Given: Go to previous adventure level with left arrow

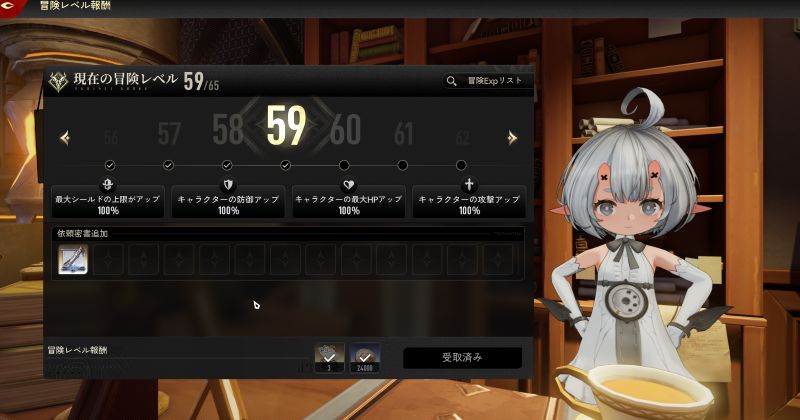Looking at the screenshot, I should point(65,138).
